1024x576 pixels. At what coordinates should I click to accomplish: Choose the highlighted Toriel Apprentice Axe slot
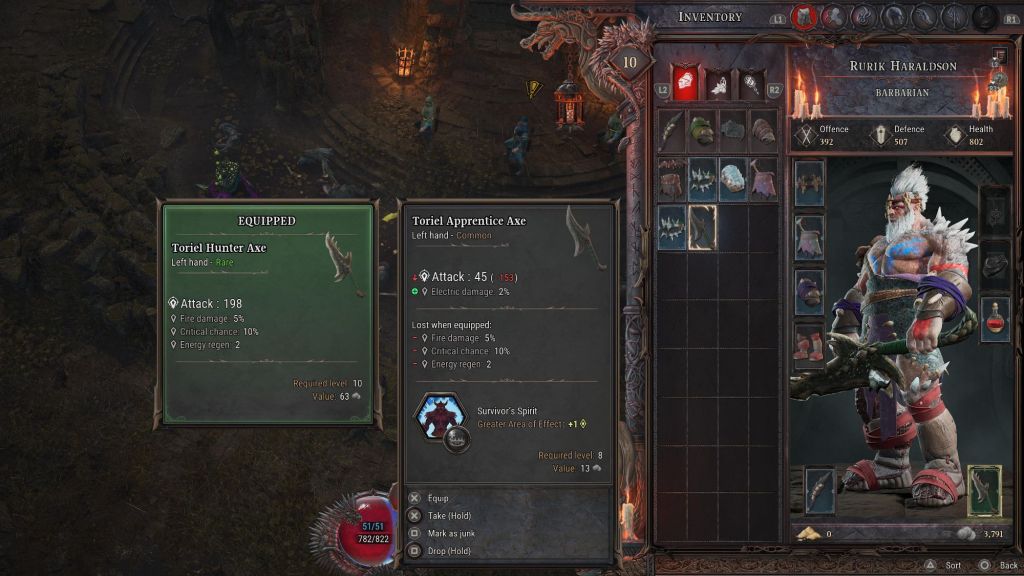tap(702, 228)
